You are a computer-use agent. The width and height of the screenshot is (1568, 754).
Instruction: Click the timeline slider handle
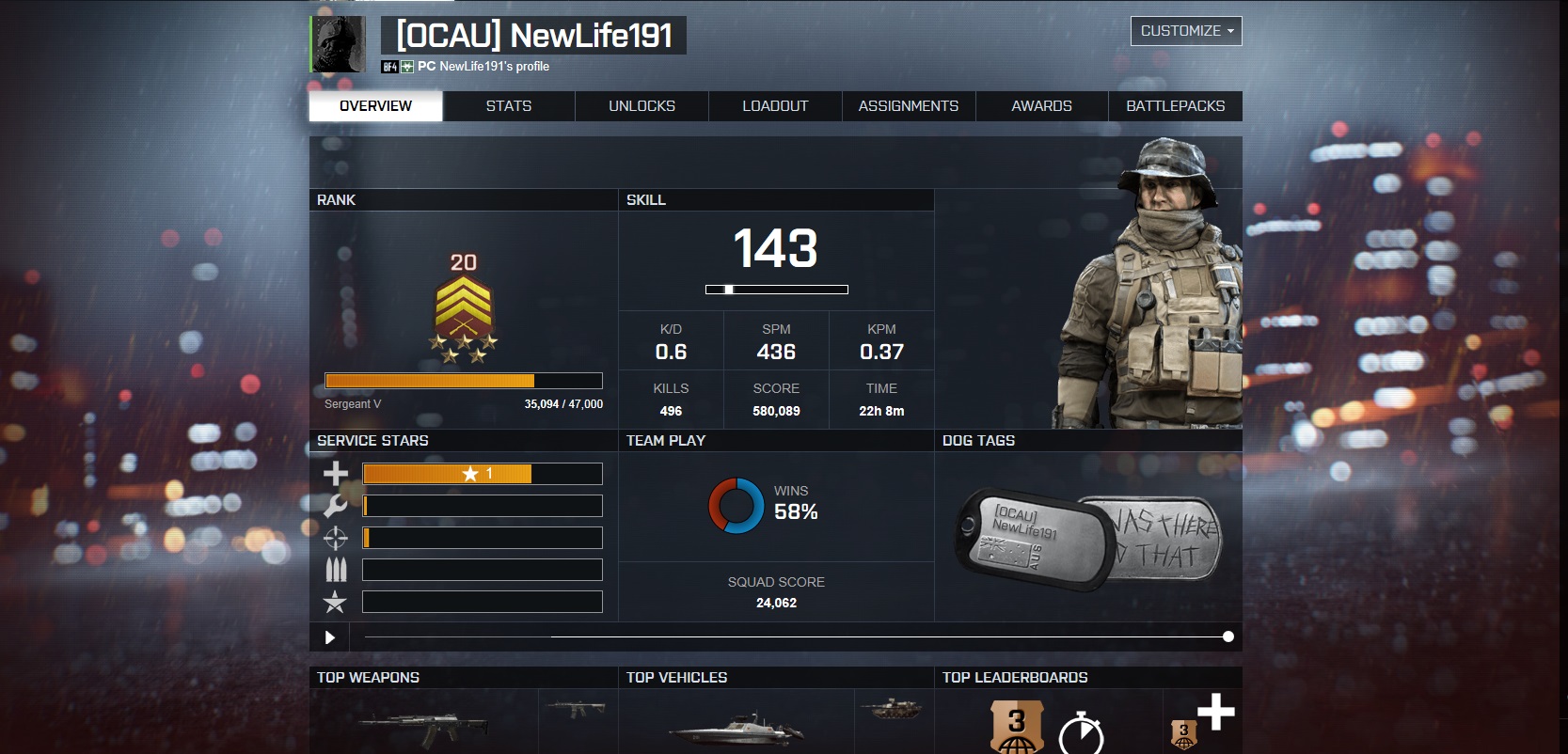pyautogui.click(x=1227, y=636)
